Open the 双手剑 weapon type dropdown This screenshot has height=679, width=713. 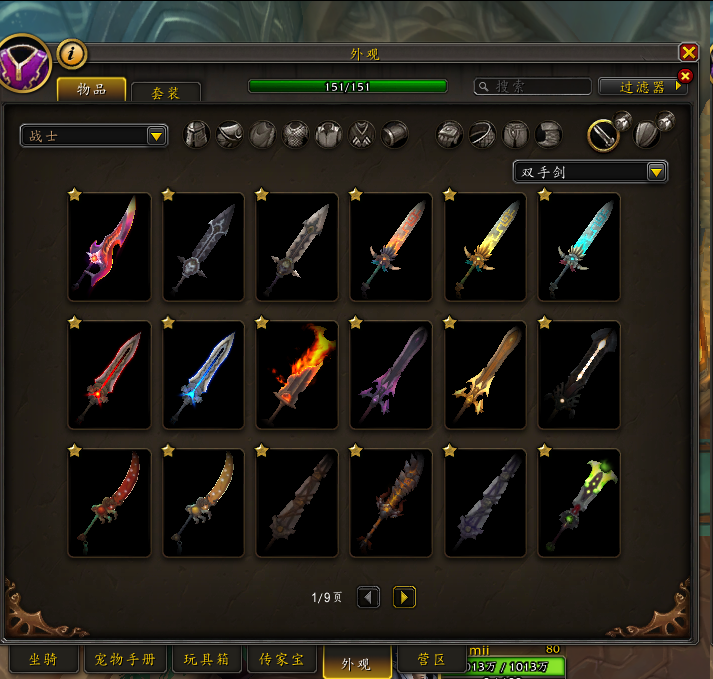pyautogui.click(x=590, y=172)
